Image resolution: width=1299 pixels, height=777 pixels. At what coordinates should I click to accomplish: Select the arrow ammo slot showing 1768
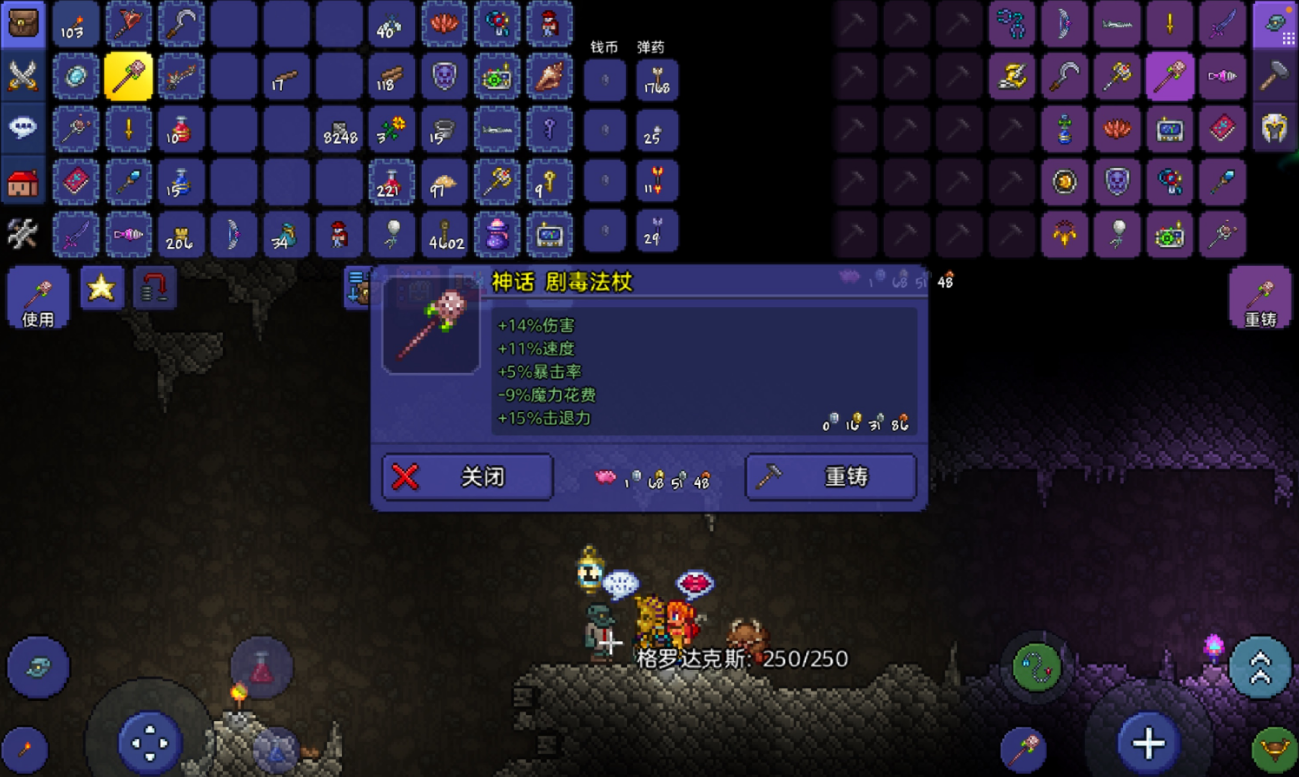[657, 80]
